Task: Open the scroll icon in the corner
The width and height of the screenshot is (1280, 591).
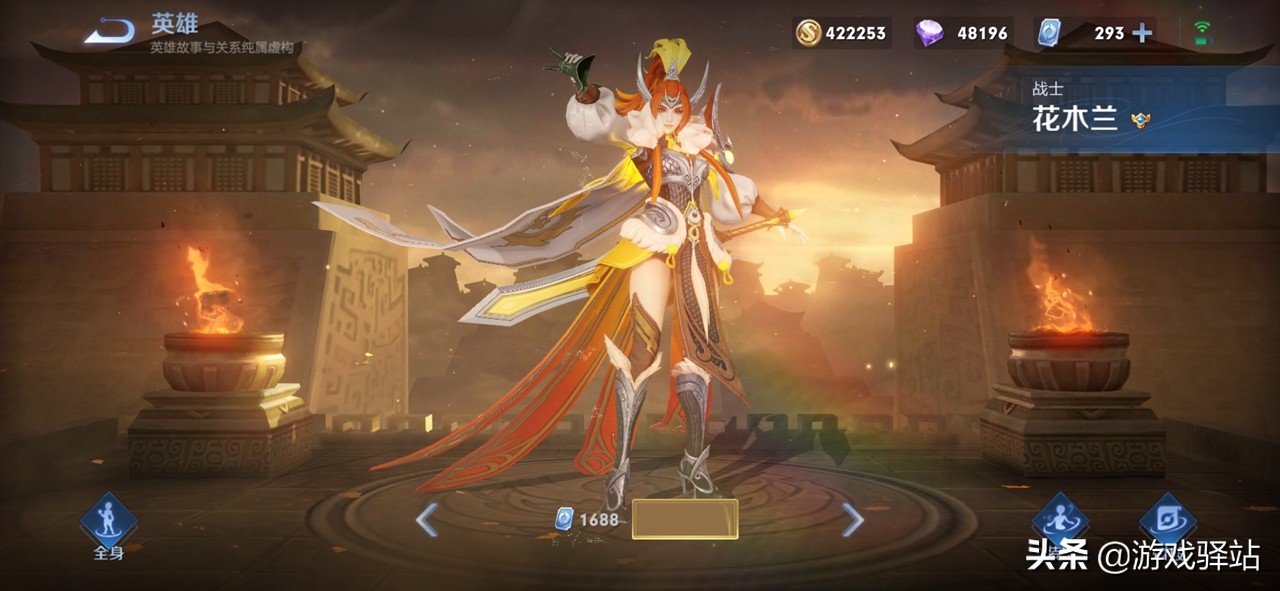Action: click(x=1167, y=518)
